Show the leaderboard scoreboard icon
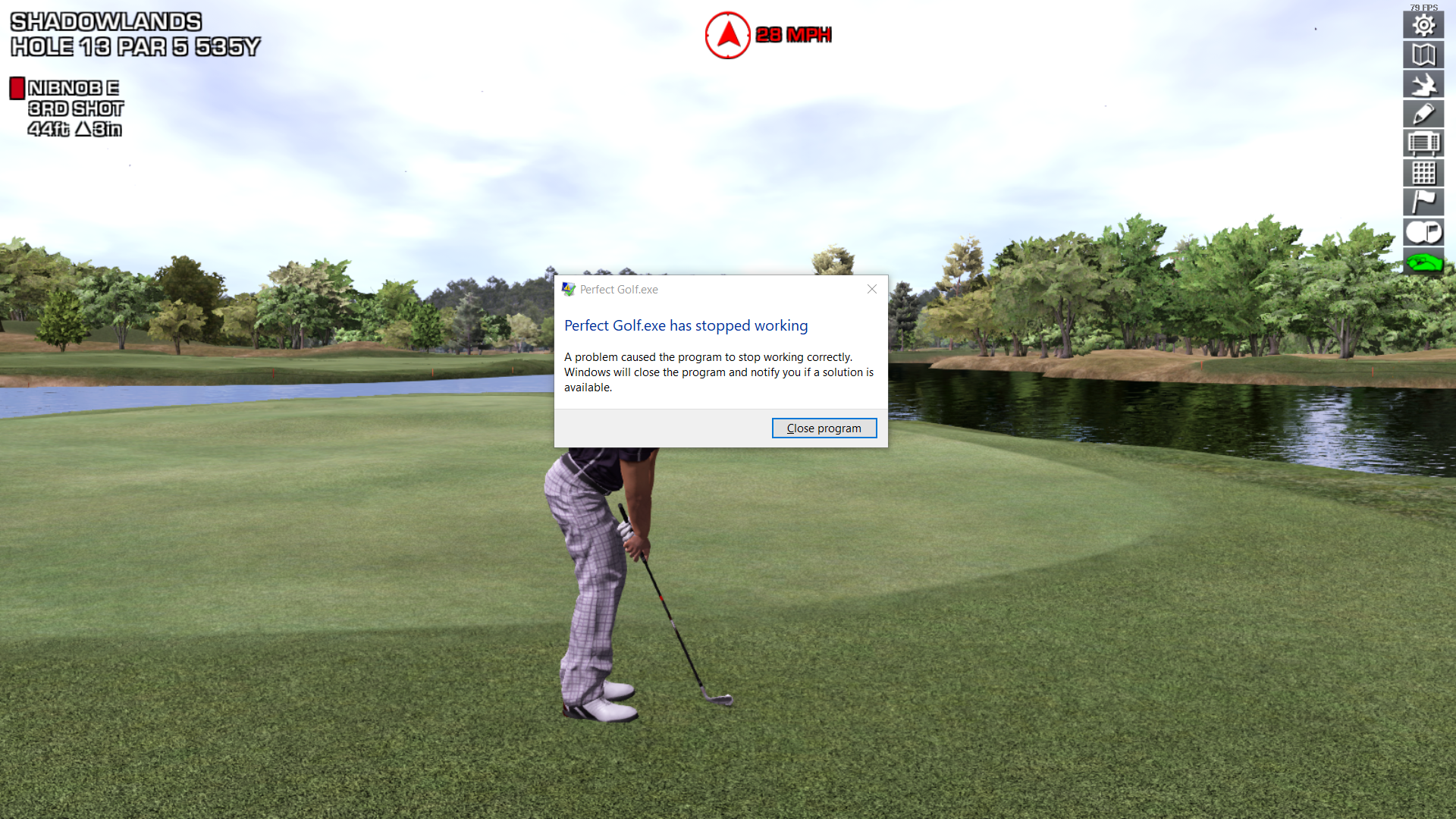The height and width of the screenshot is (819, 1456). [x=1423, y=143]
